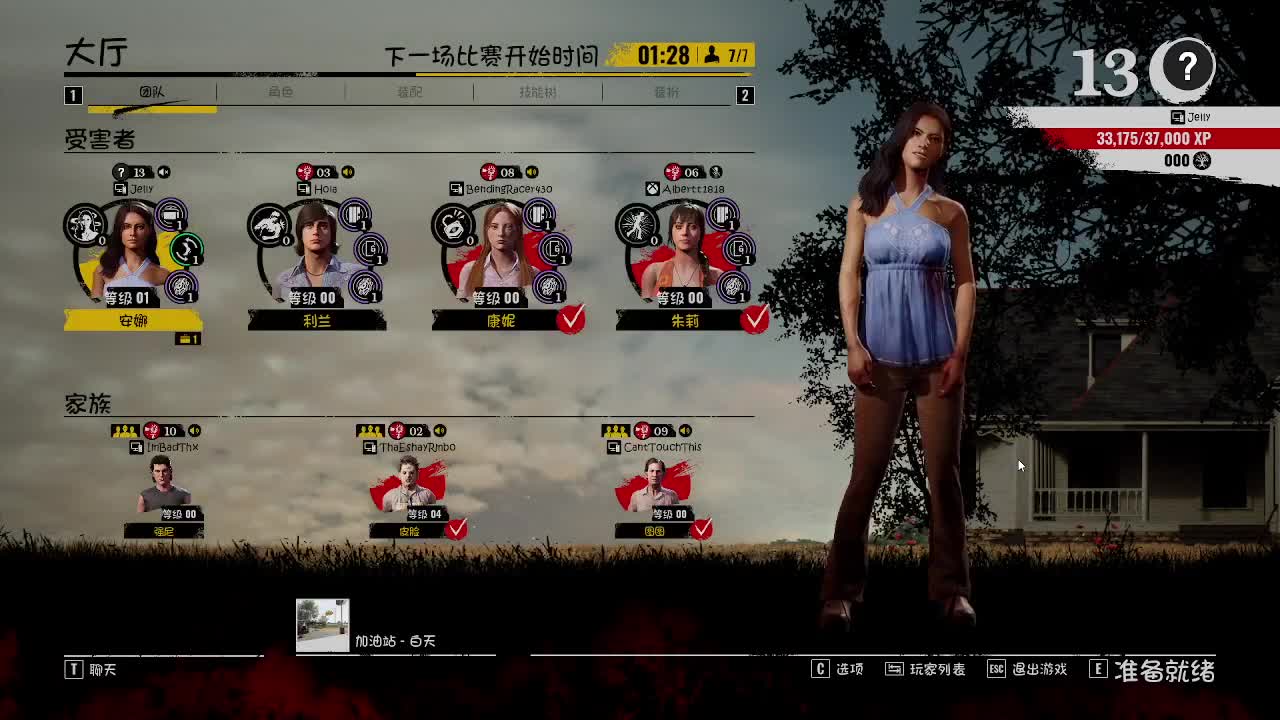Select 康妮's alarm ability icon
This screenshot has height=720, width=1280.
point(453,226)
